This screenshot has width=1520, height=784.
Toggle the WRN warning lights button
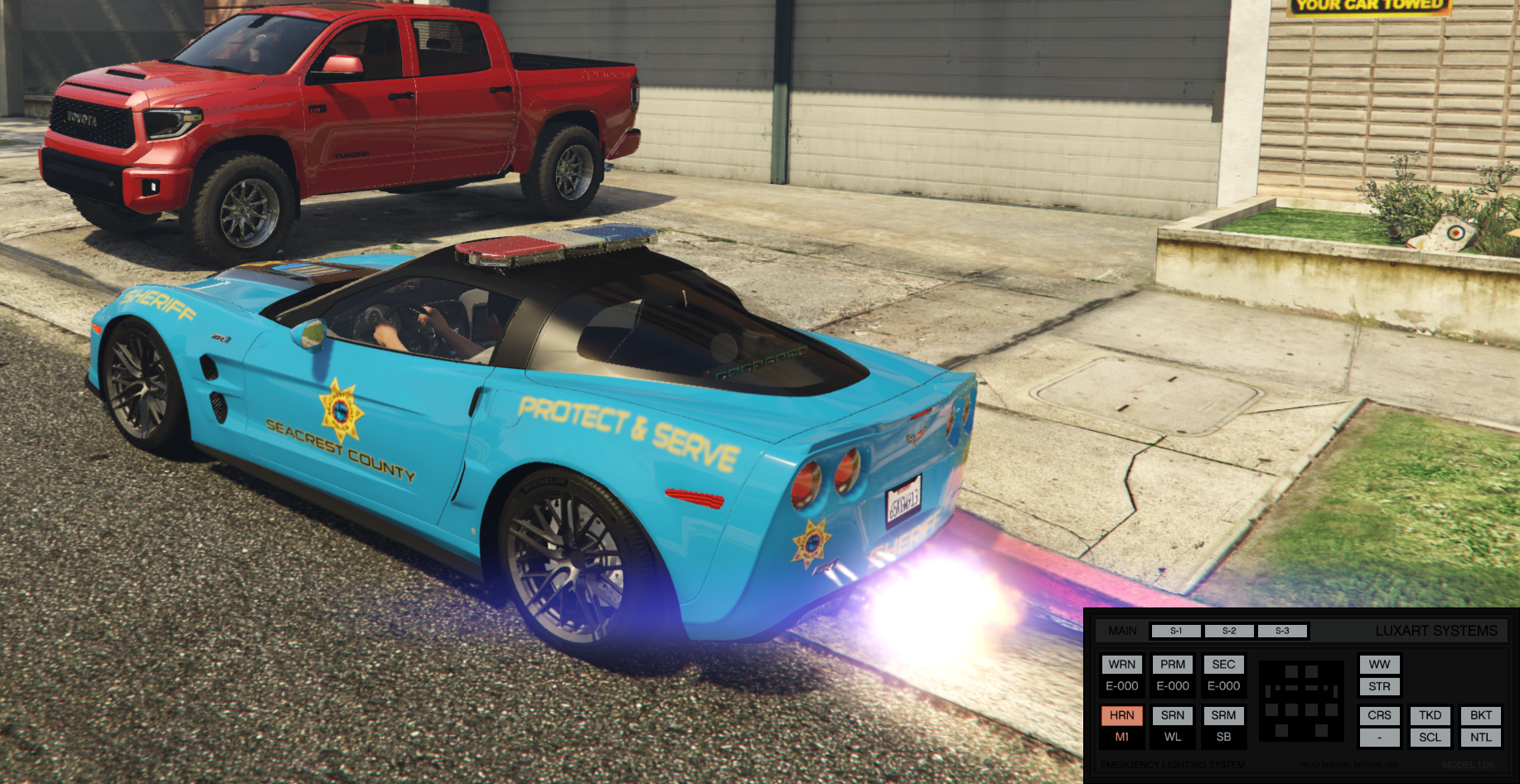[1121, 665]
